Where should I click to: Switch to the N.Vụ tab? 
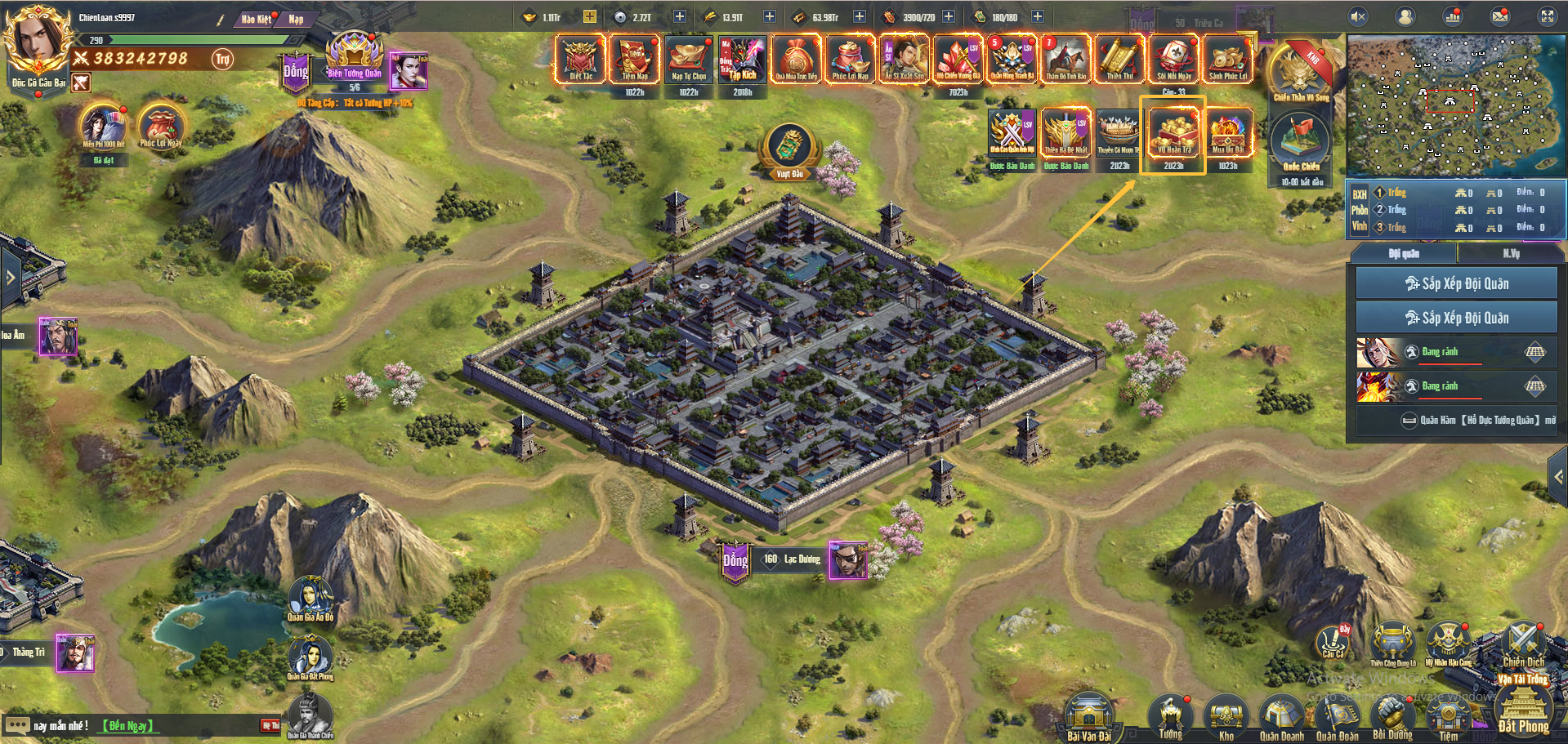tap(1511, 254)
